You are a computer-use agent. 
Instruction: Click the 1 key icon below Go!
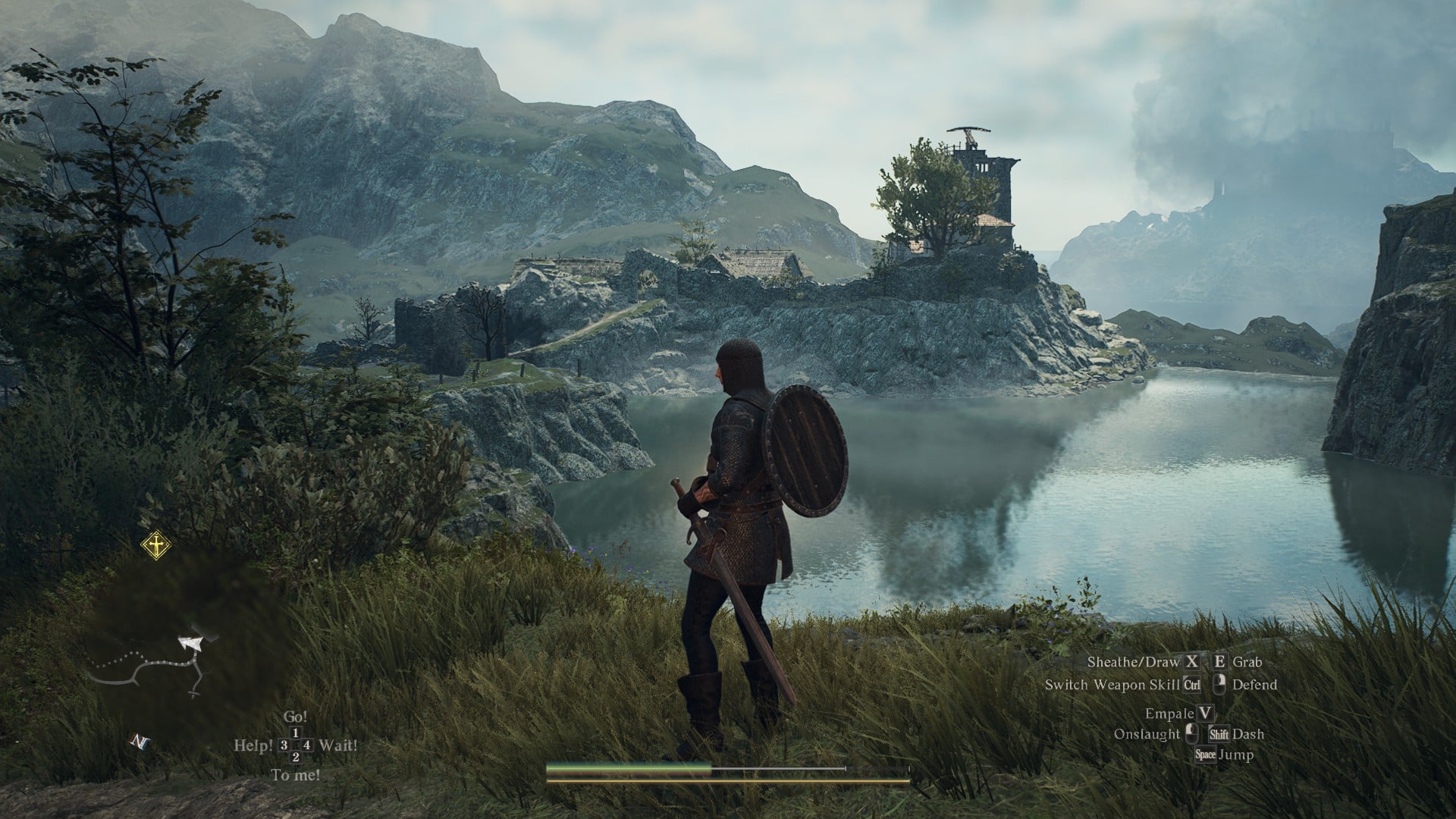tap(297, 733)
